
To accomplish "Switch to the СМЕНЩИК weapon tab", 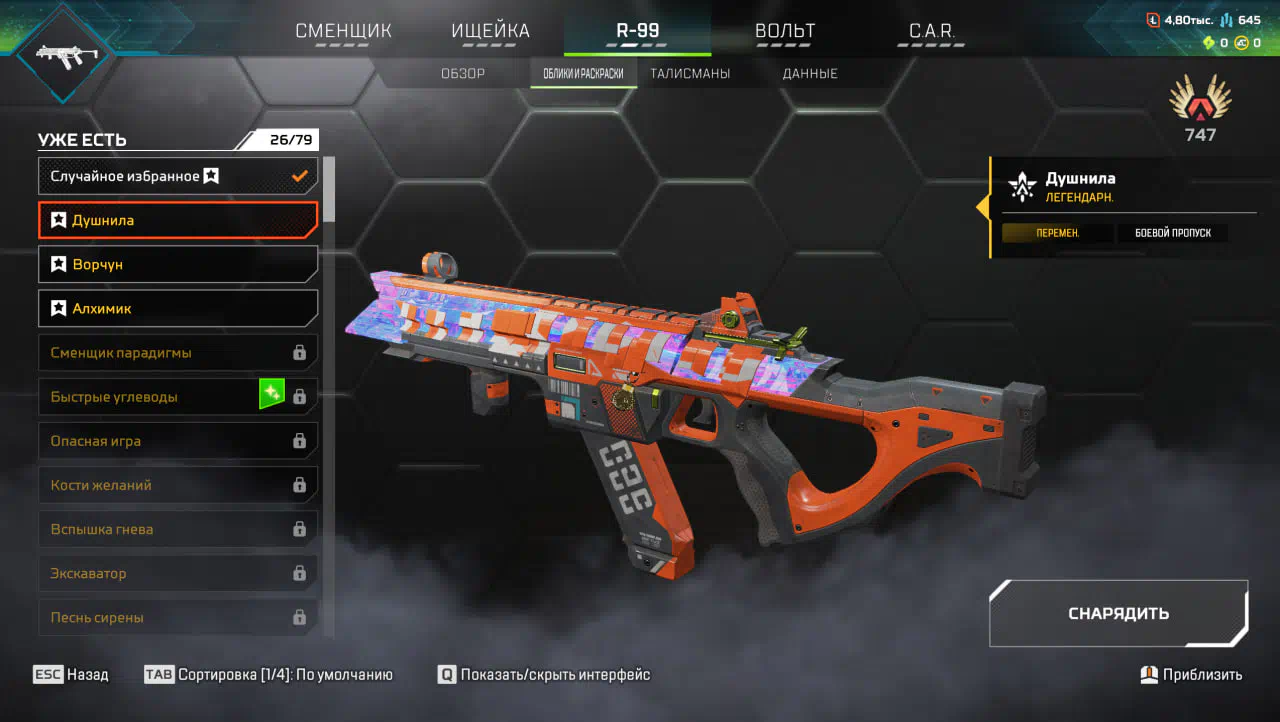I will 343,31.
